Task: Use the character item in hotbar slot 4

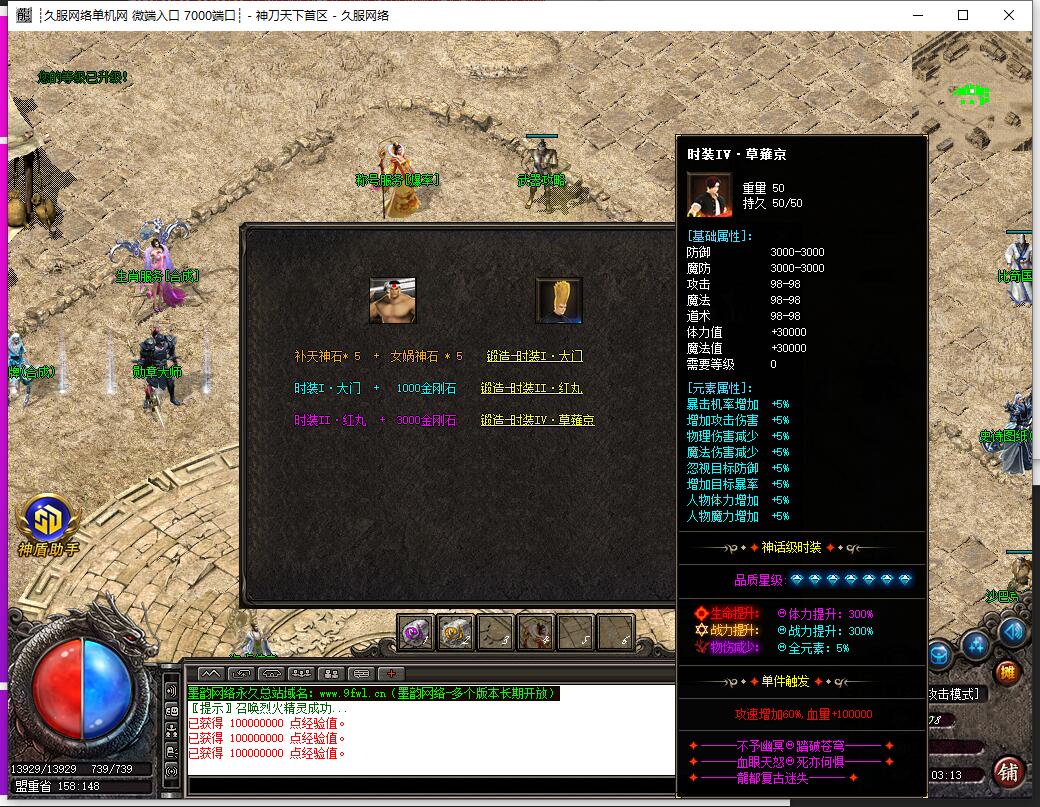Action: pos(536,631)
